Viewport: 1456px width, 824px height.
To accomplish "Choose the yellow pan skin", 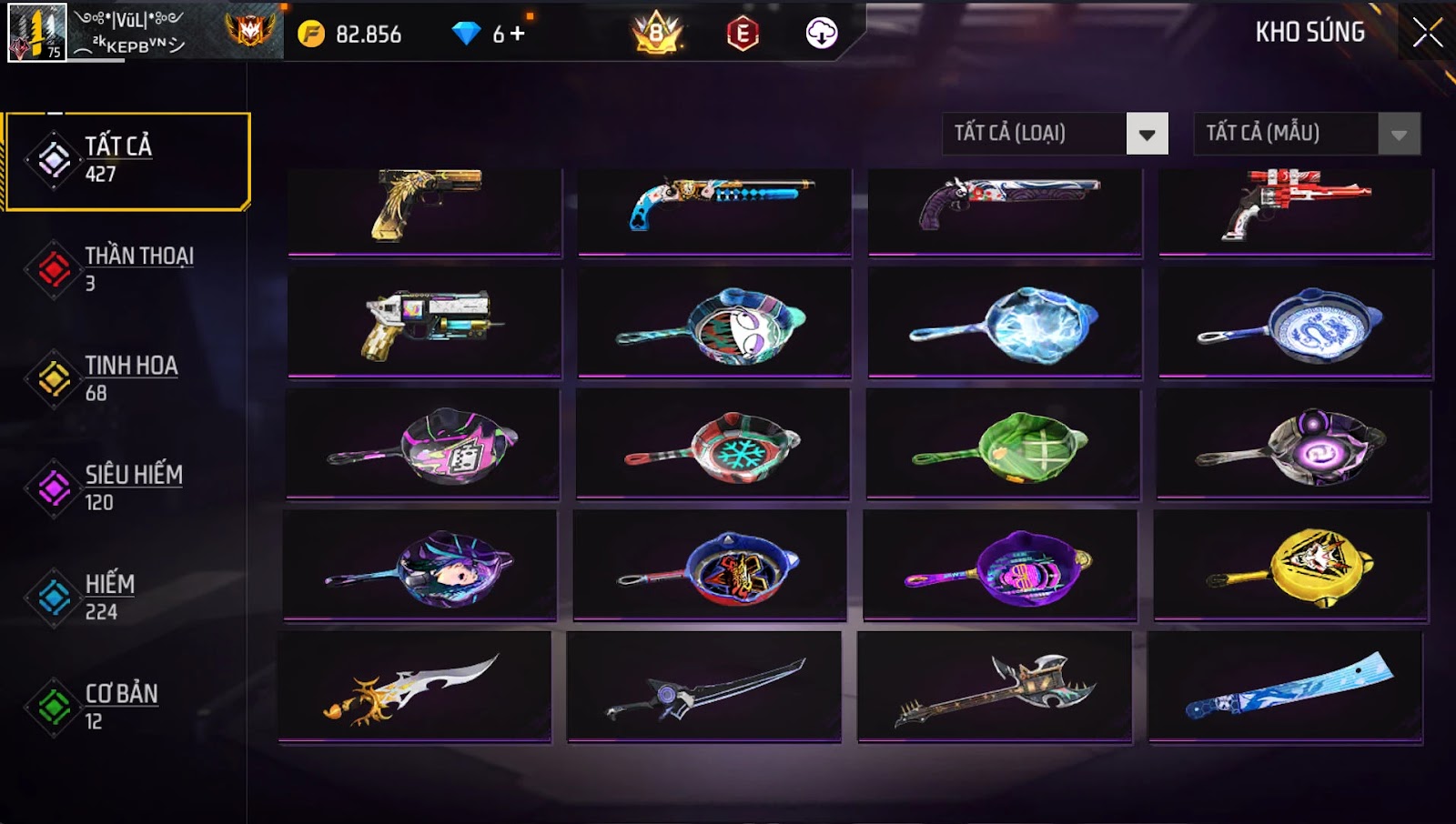I will tap(1290, 567).
